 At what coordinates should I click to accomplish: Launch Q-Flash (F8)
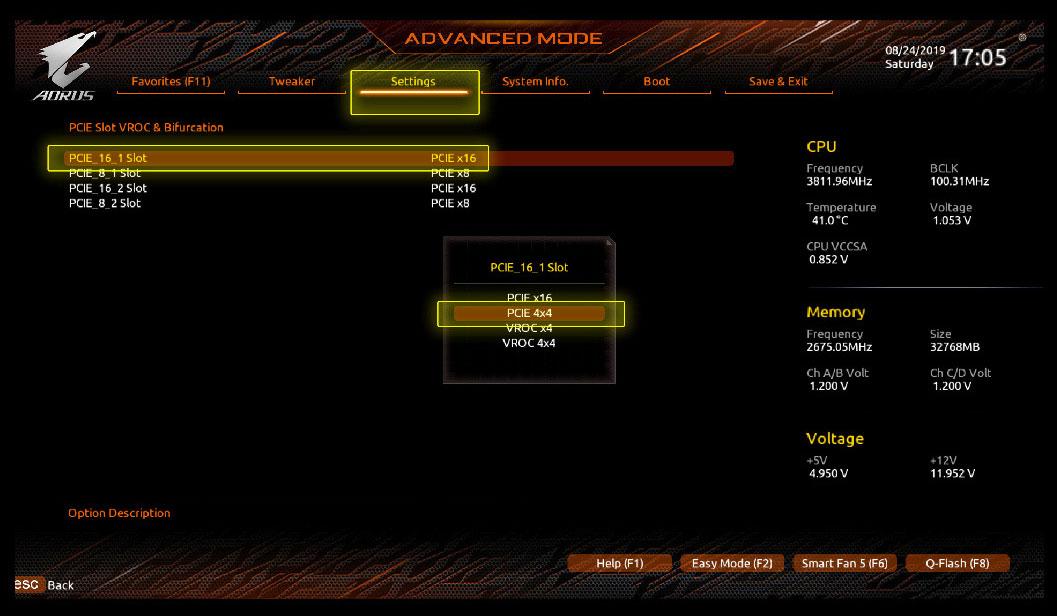click(x=956, y=563)
